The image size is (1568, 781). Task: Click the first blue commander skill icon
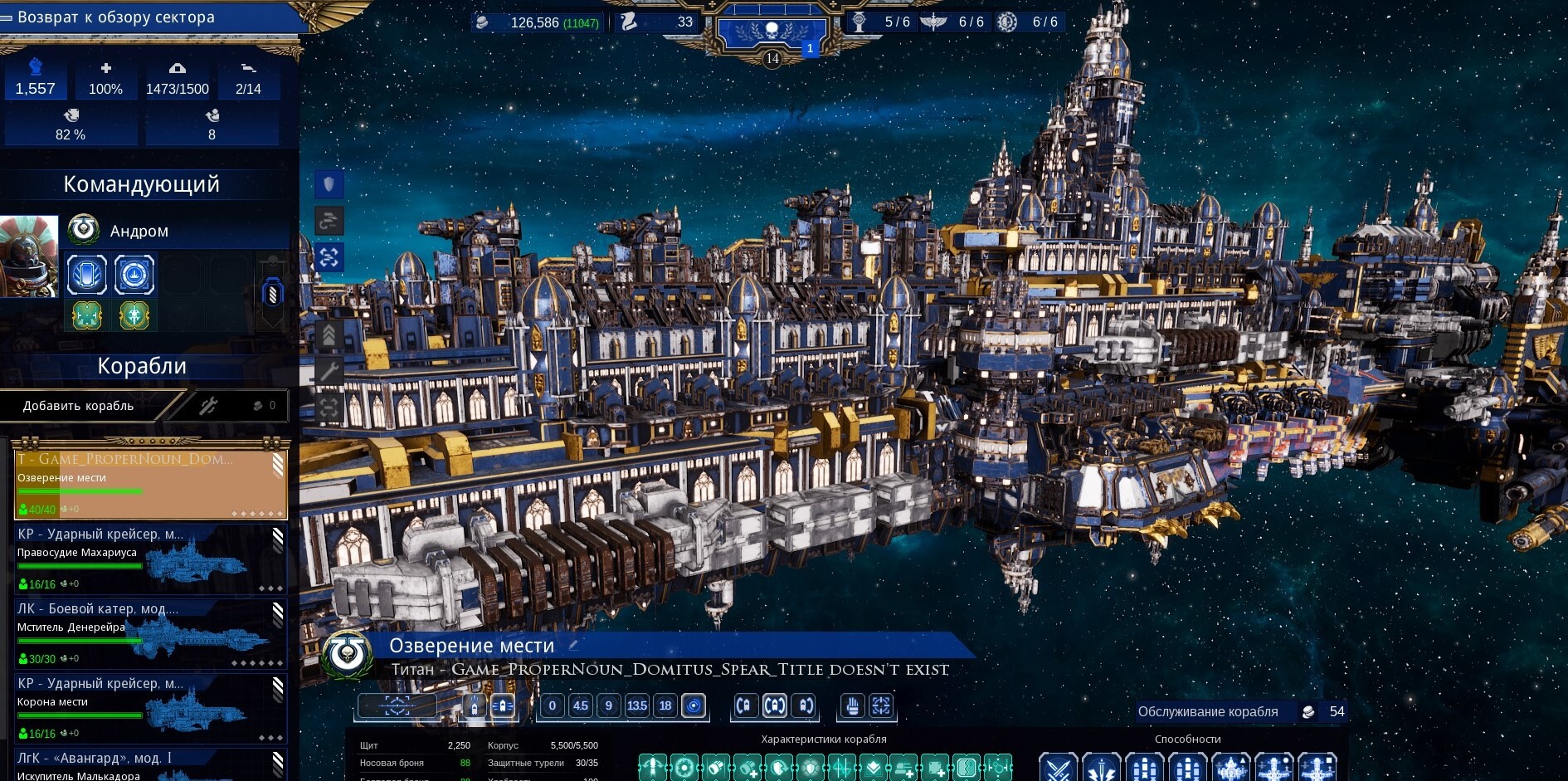[87, 275]
